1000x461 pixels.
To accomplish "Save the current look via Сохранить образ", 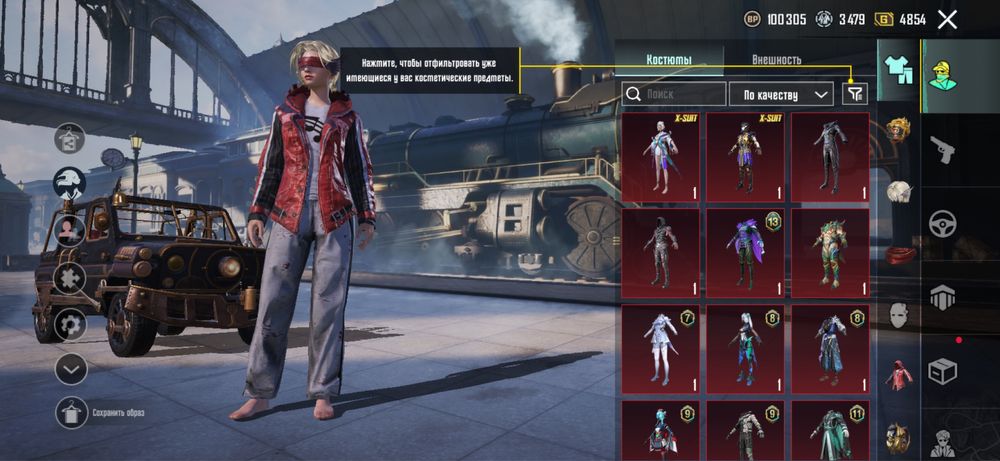I will [70, 412].
